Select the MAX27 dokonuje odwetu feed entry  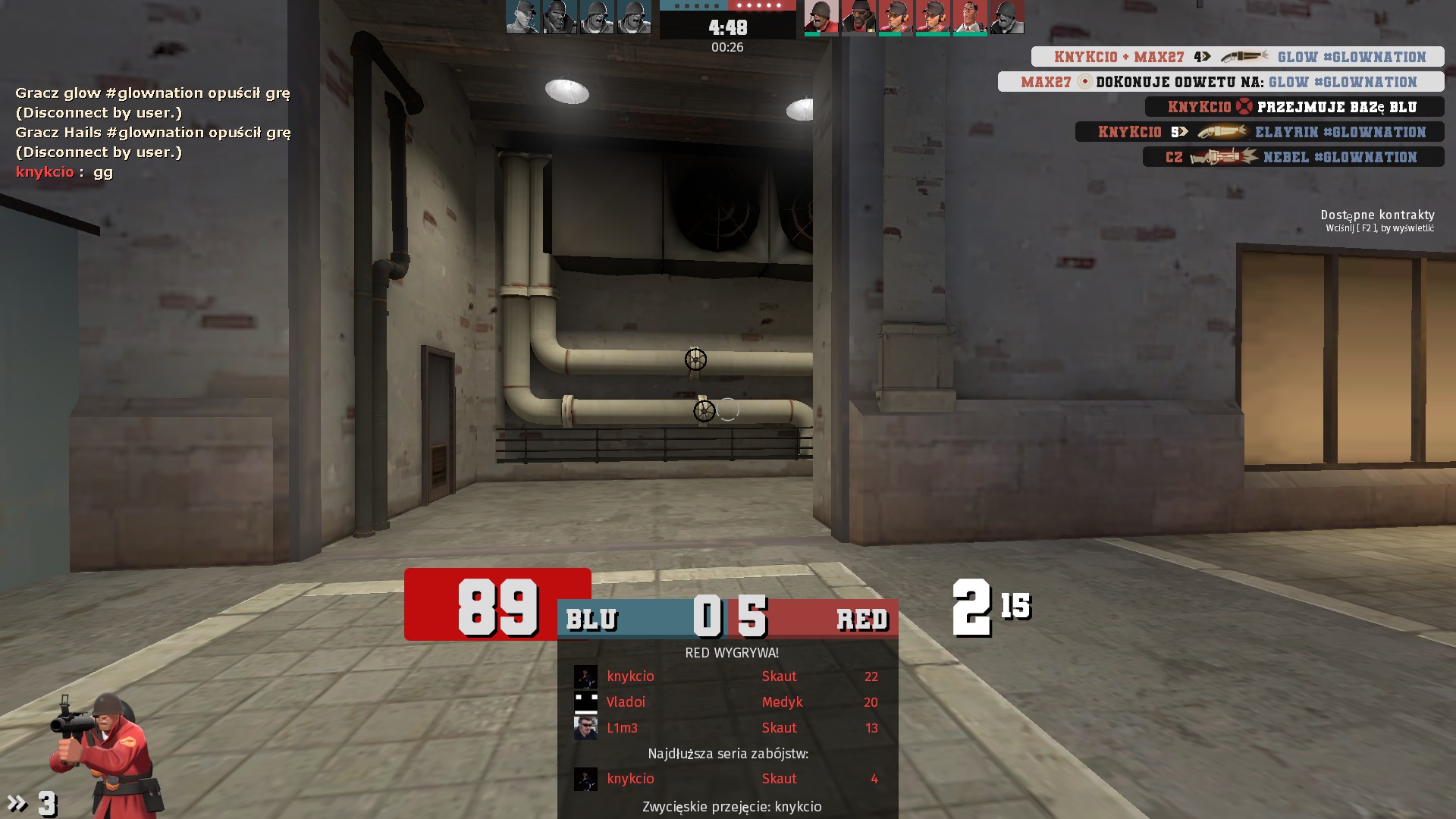point(1220,82)
